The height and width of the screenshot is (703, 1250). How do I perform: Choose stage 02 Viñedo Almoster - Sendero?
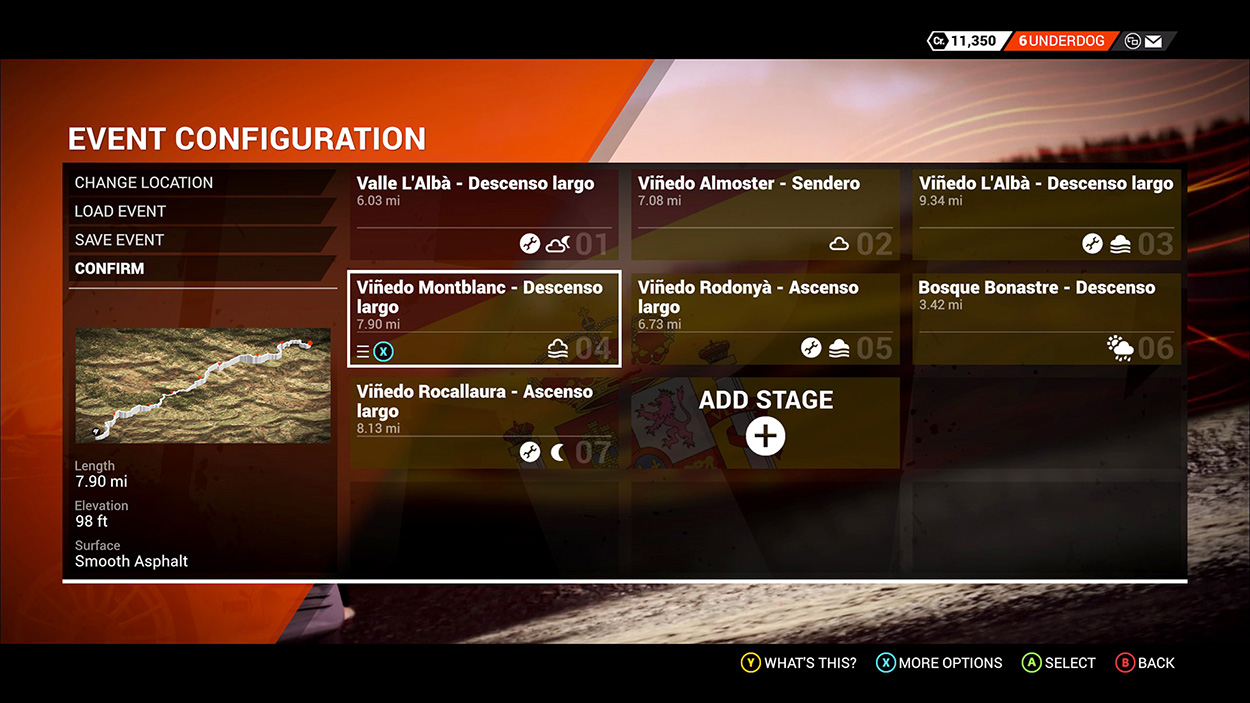click(x=765, y=214)
